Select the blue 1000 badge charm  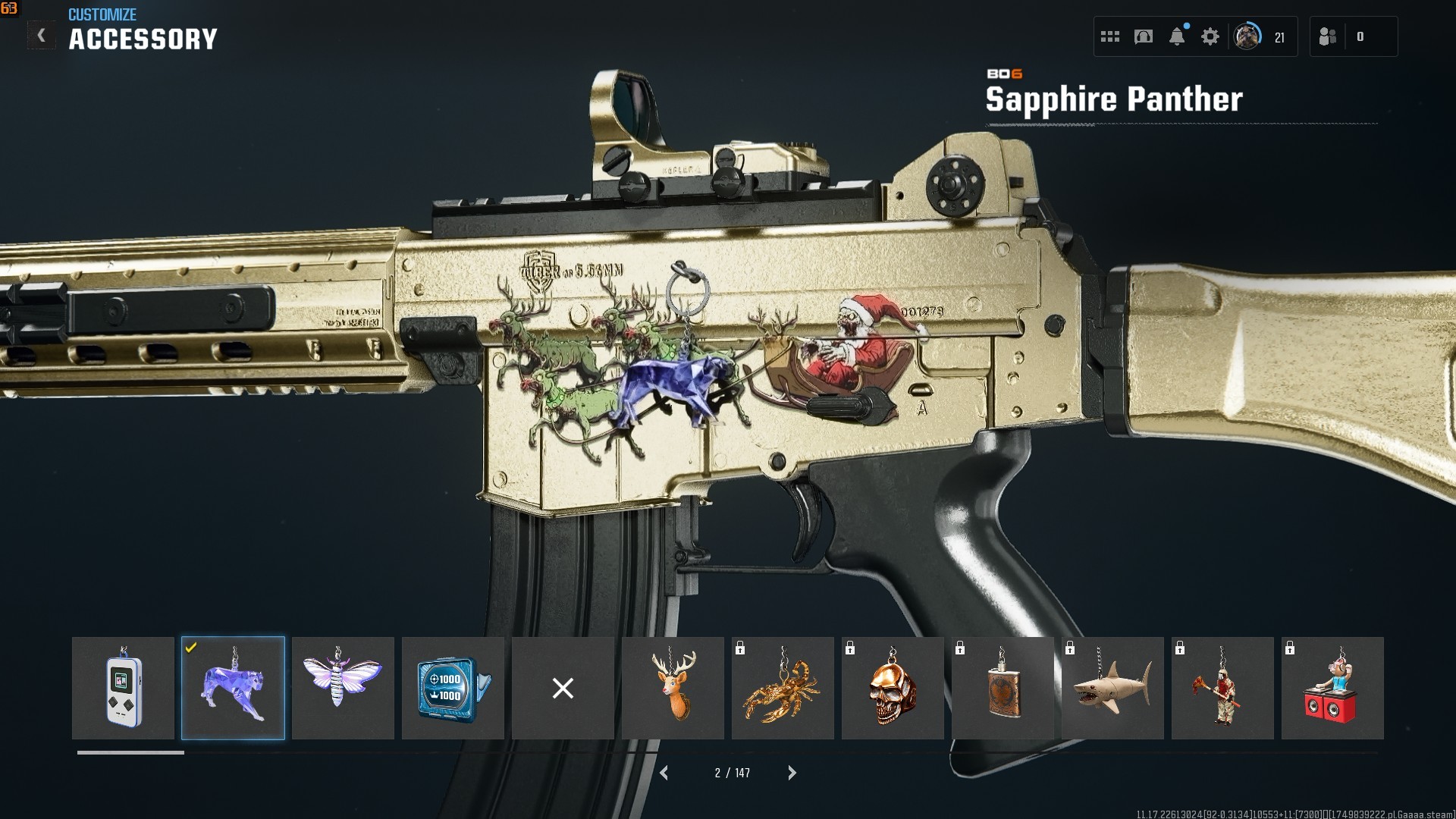453,688
